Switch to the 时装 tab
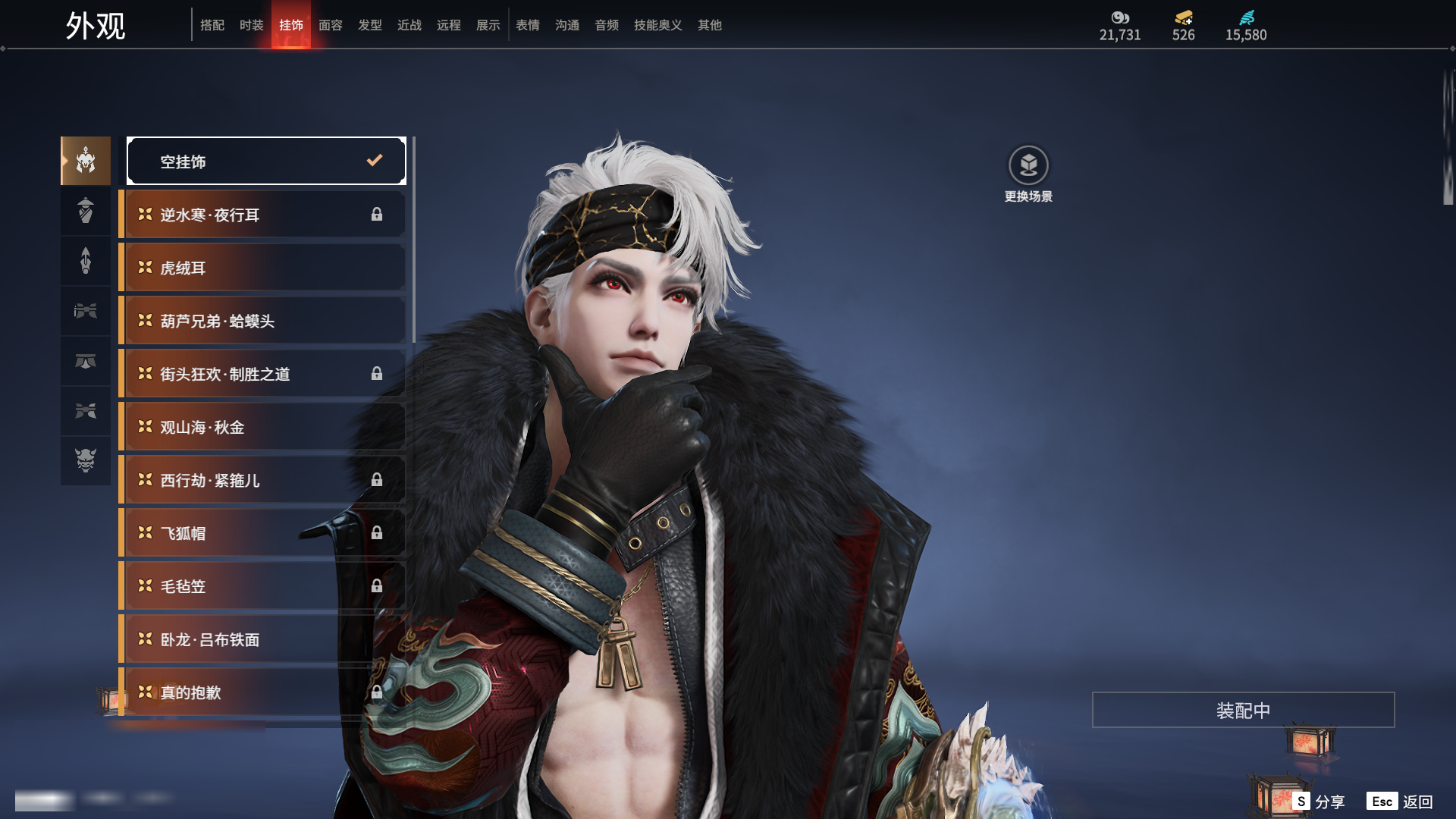This screenshot has height=819, width=1456. tap(251, 25)
